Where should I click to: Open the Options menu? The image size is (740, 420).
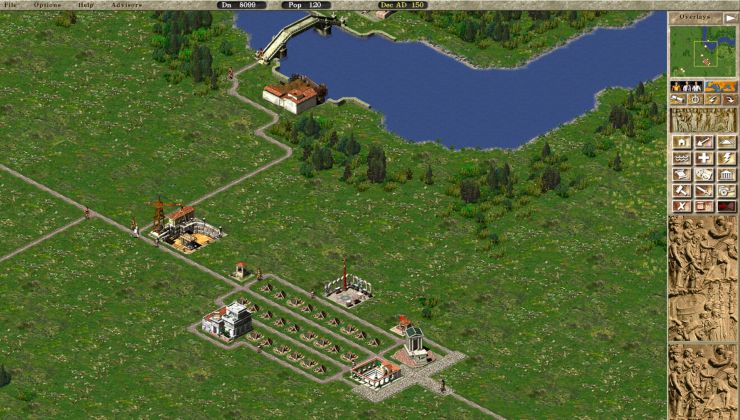(47, 5)
